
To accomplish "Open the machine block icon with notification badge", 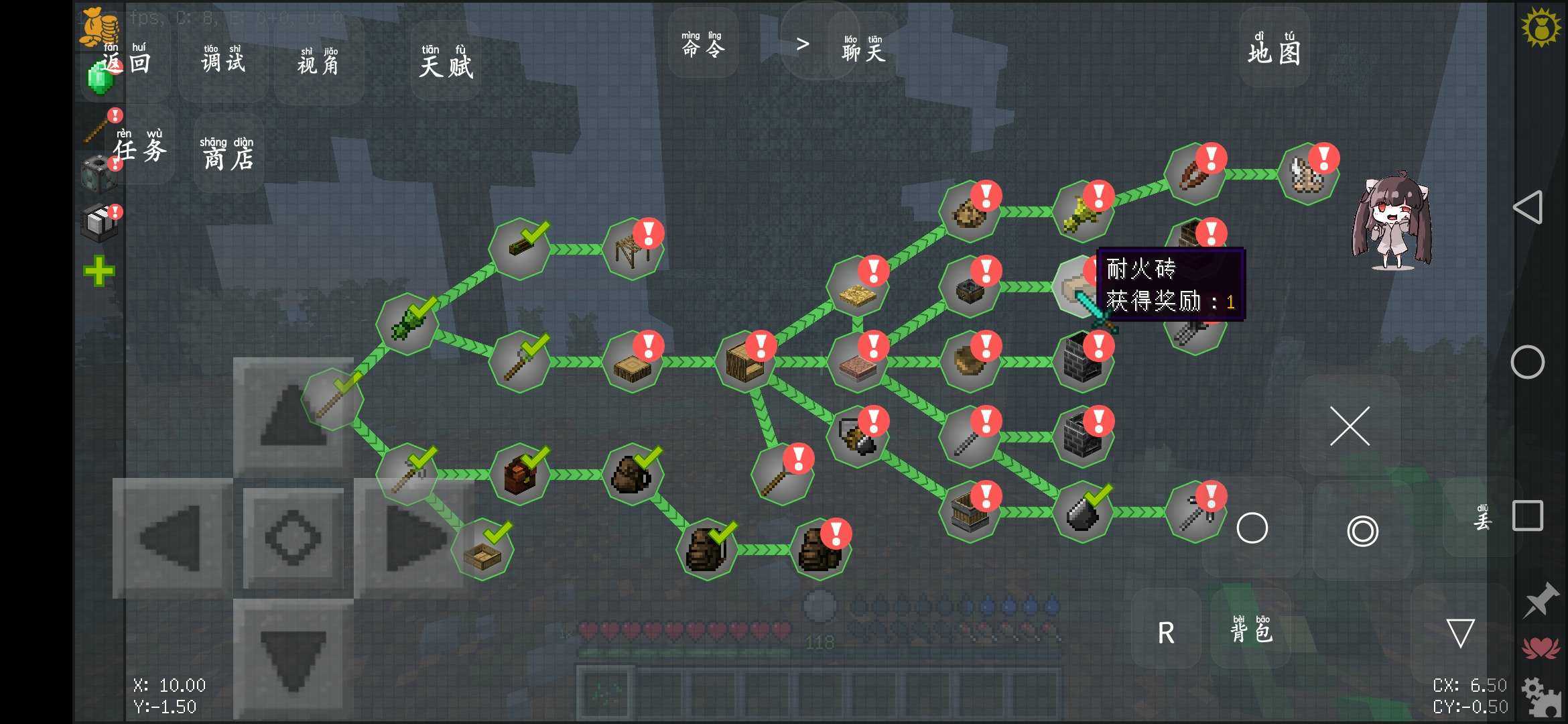I will [98, 173].
